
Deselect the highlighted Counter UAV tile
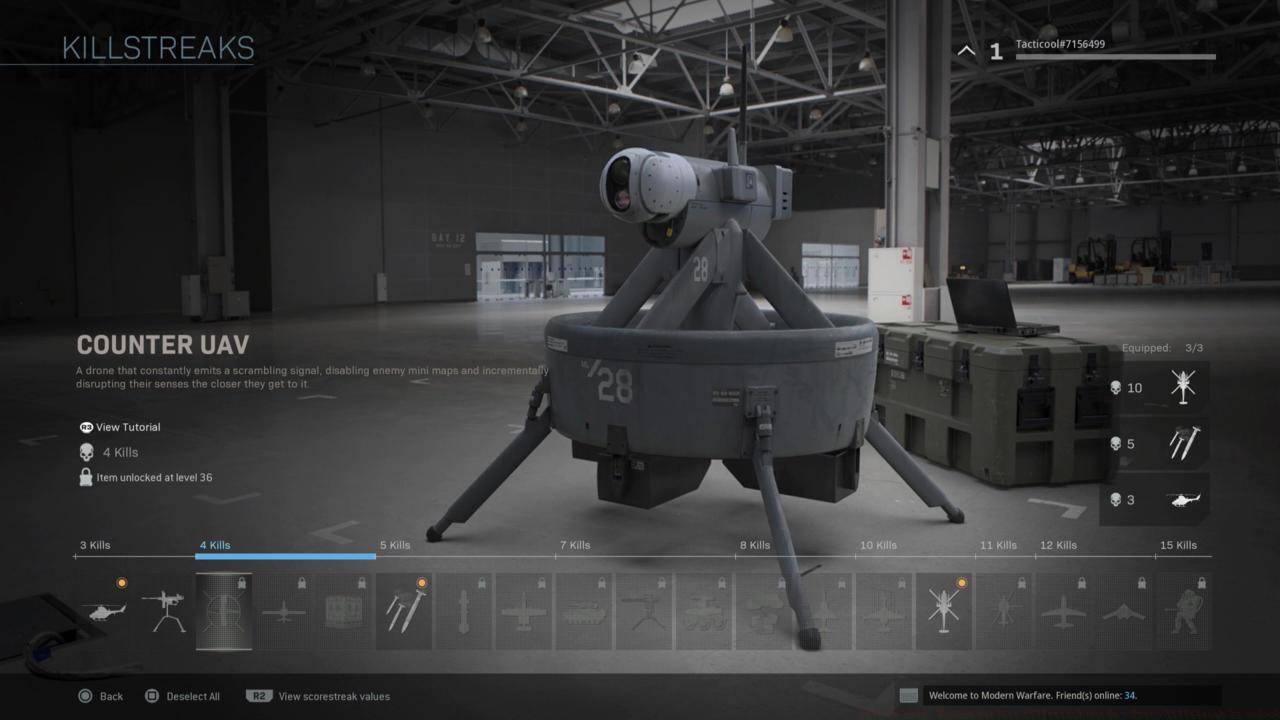click(224, 610)
